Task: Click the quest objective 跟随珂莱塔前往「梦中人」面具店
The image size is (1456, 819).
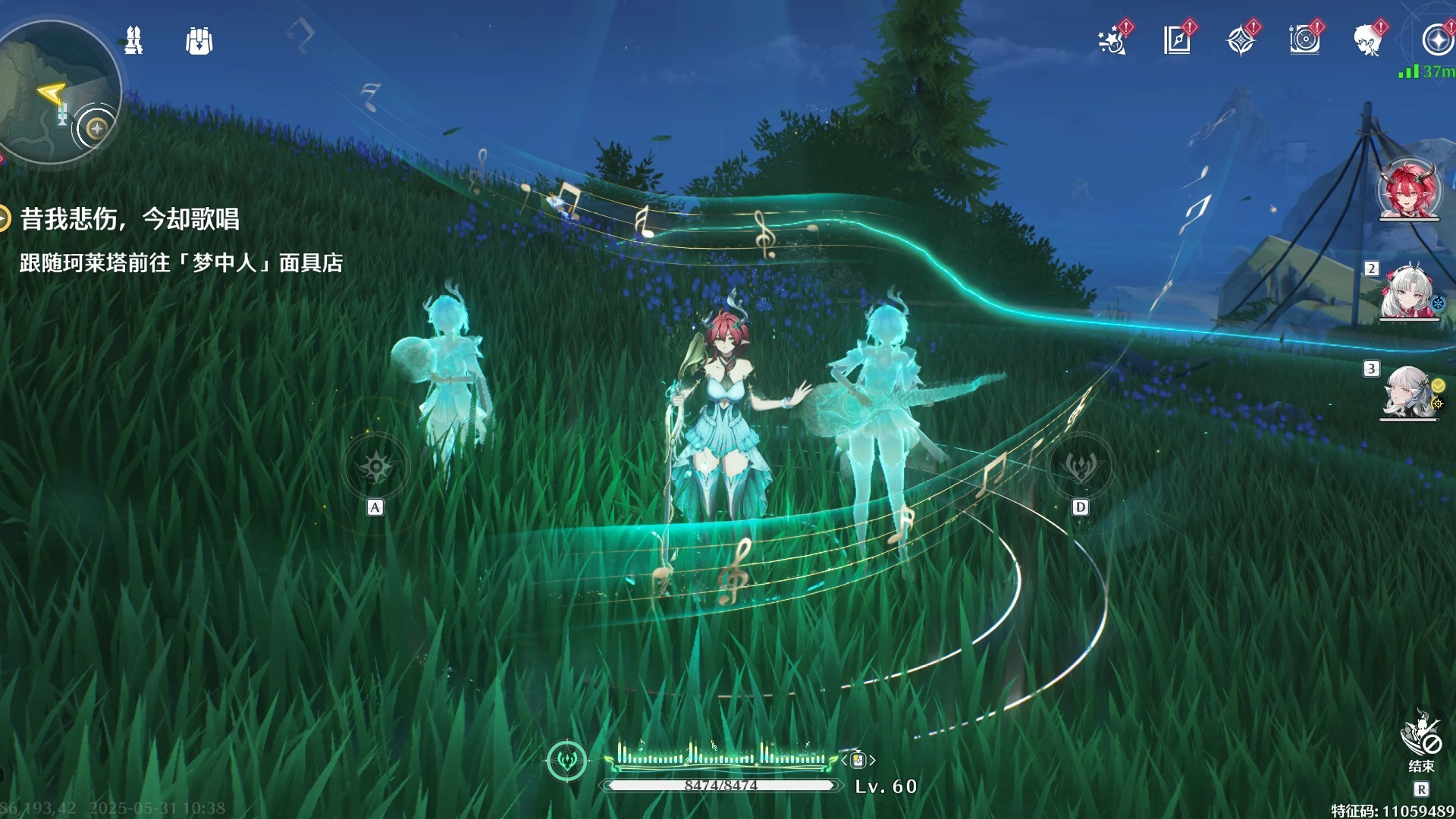Action: (182, 265)
